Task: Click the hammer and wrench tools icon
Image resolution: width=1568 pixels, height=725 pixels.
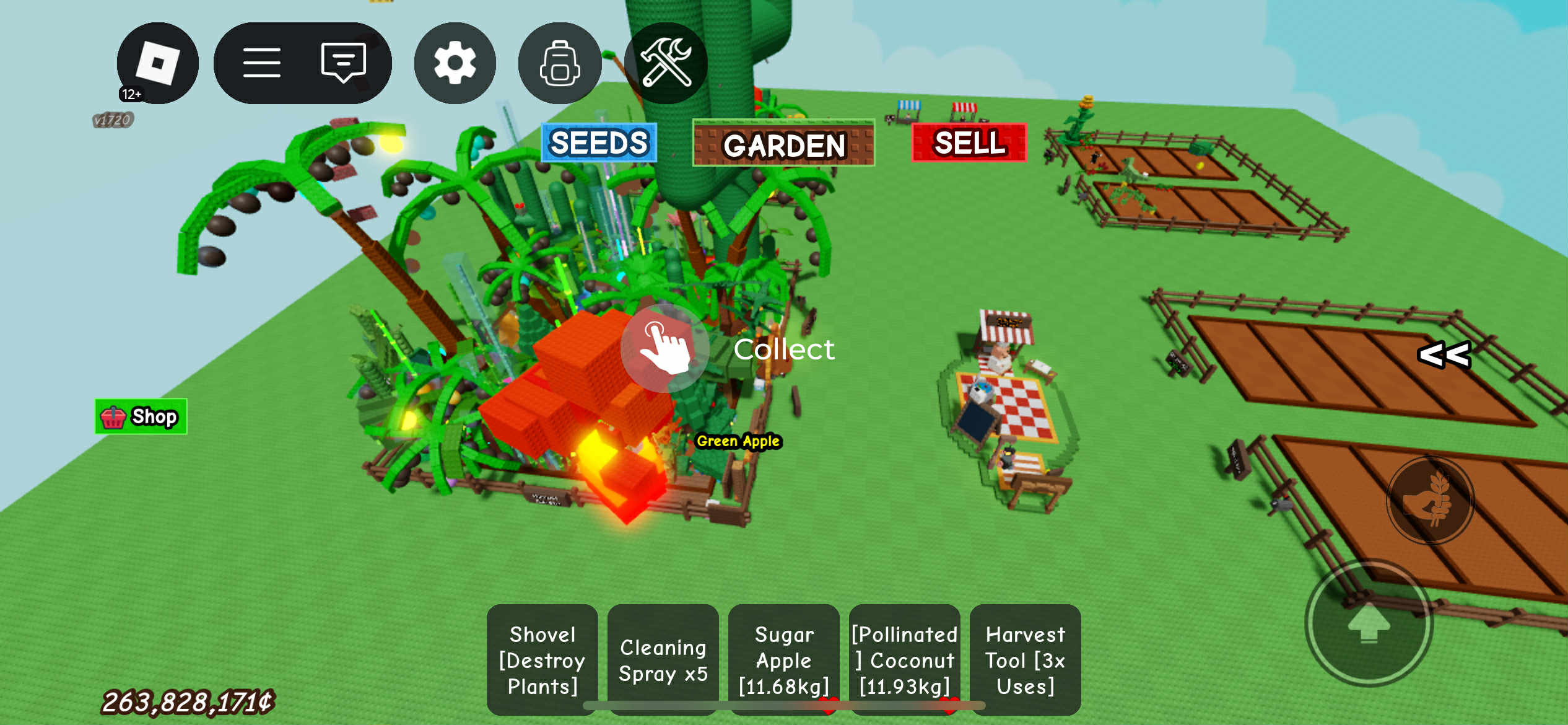Action: pyautogui.click(x=666, y=63)
